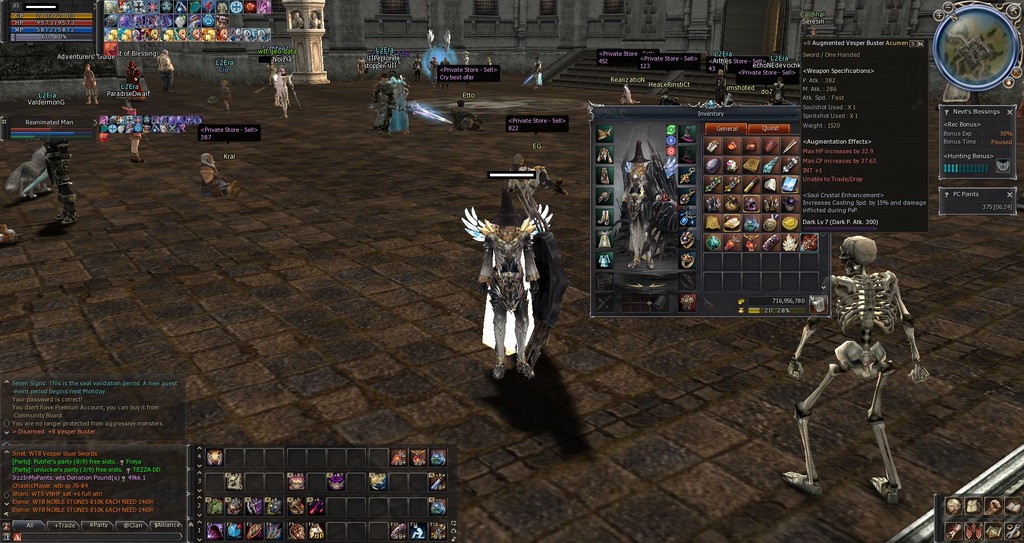
Task: Click the Hunting Bonus wings icon
Action: point(1002,167)
